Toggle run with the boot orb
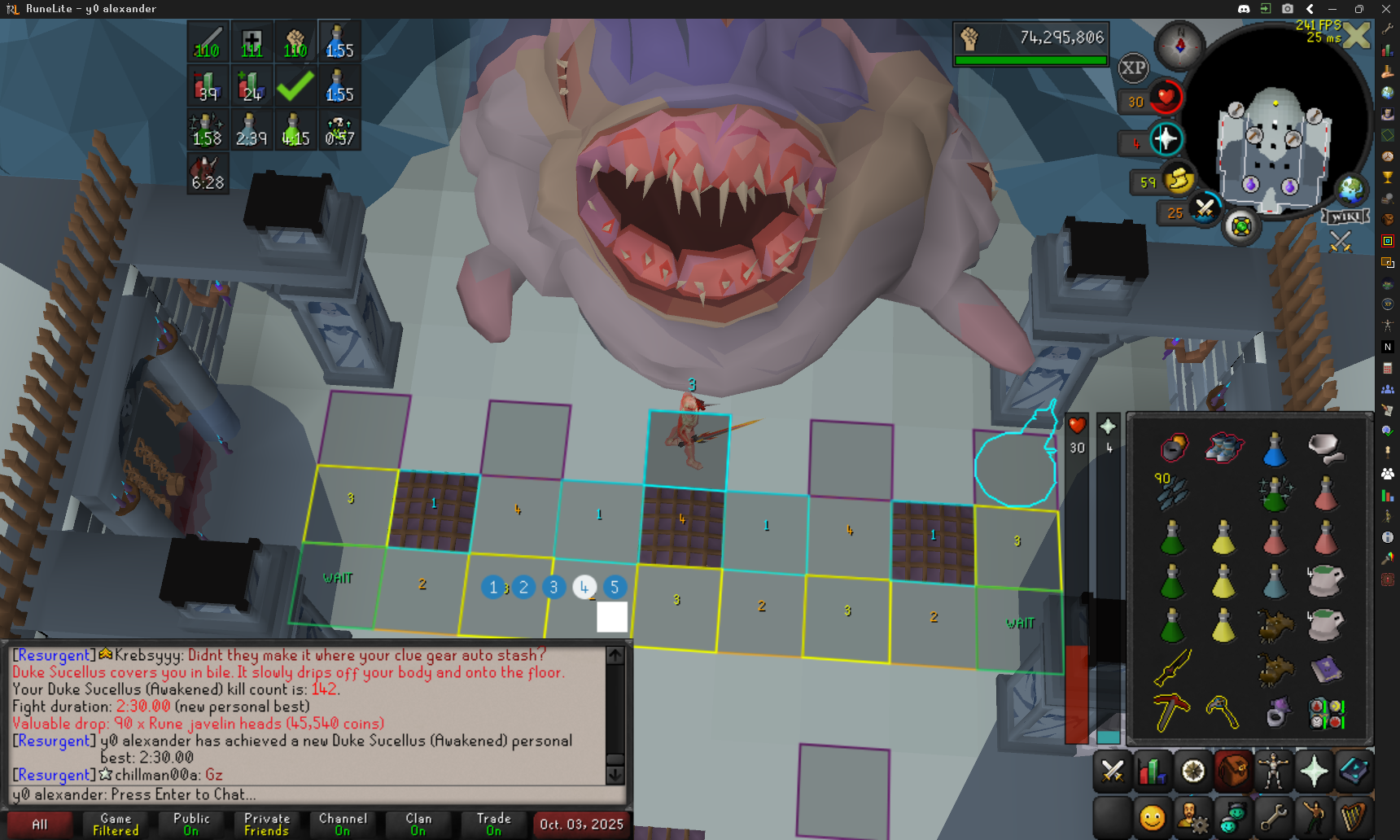 tap(1179, 181)
